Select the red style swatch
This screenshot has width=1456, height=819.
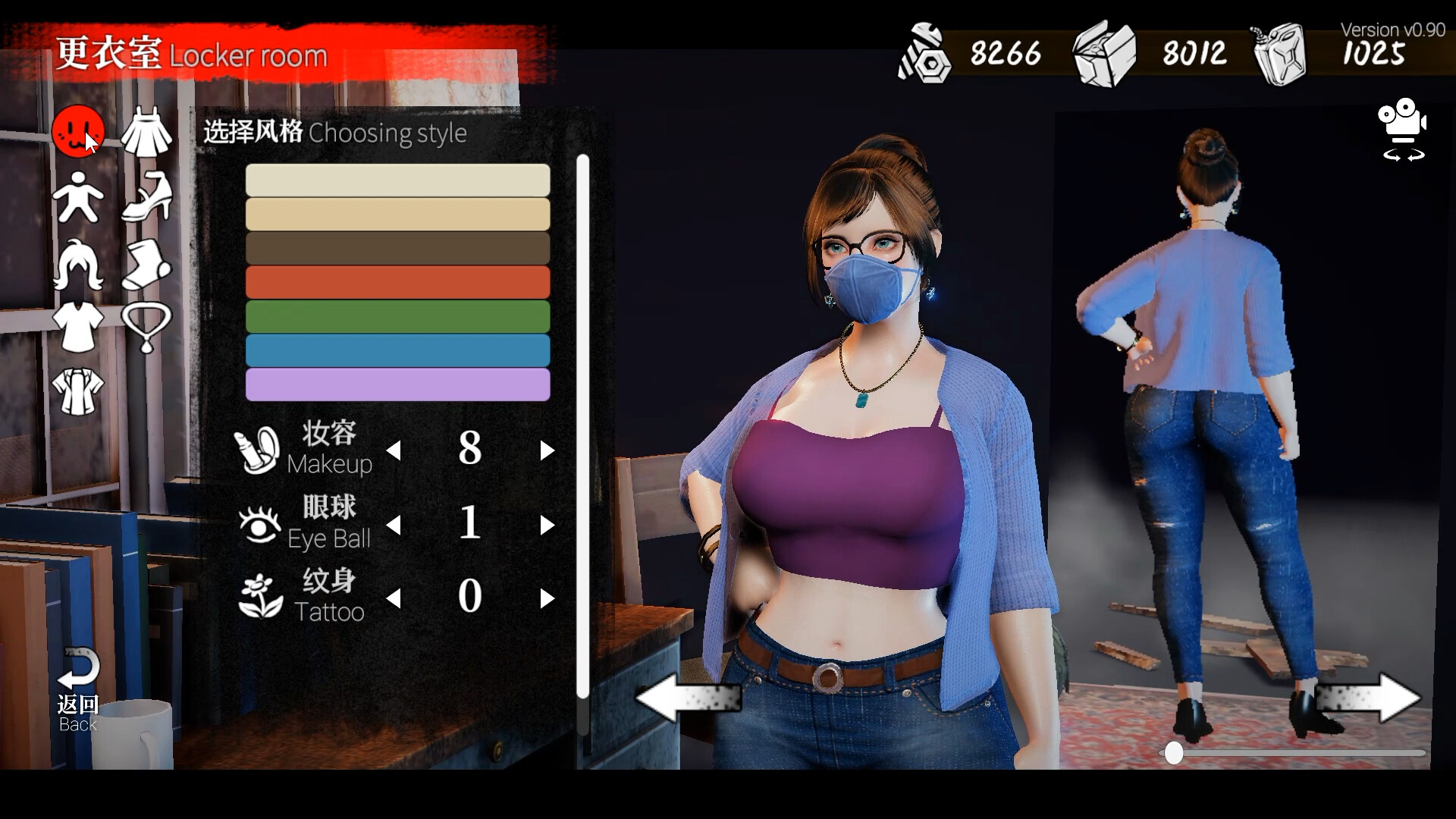point(397,281)
